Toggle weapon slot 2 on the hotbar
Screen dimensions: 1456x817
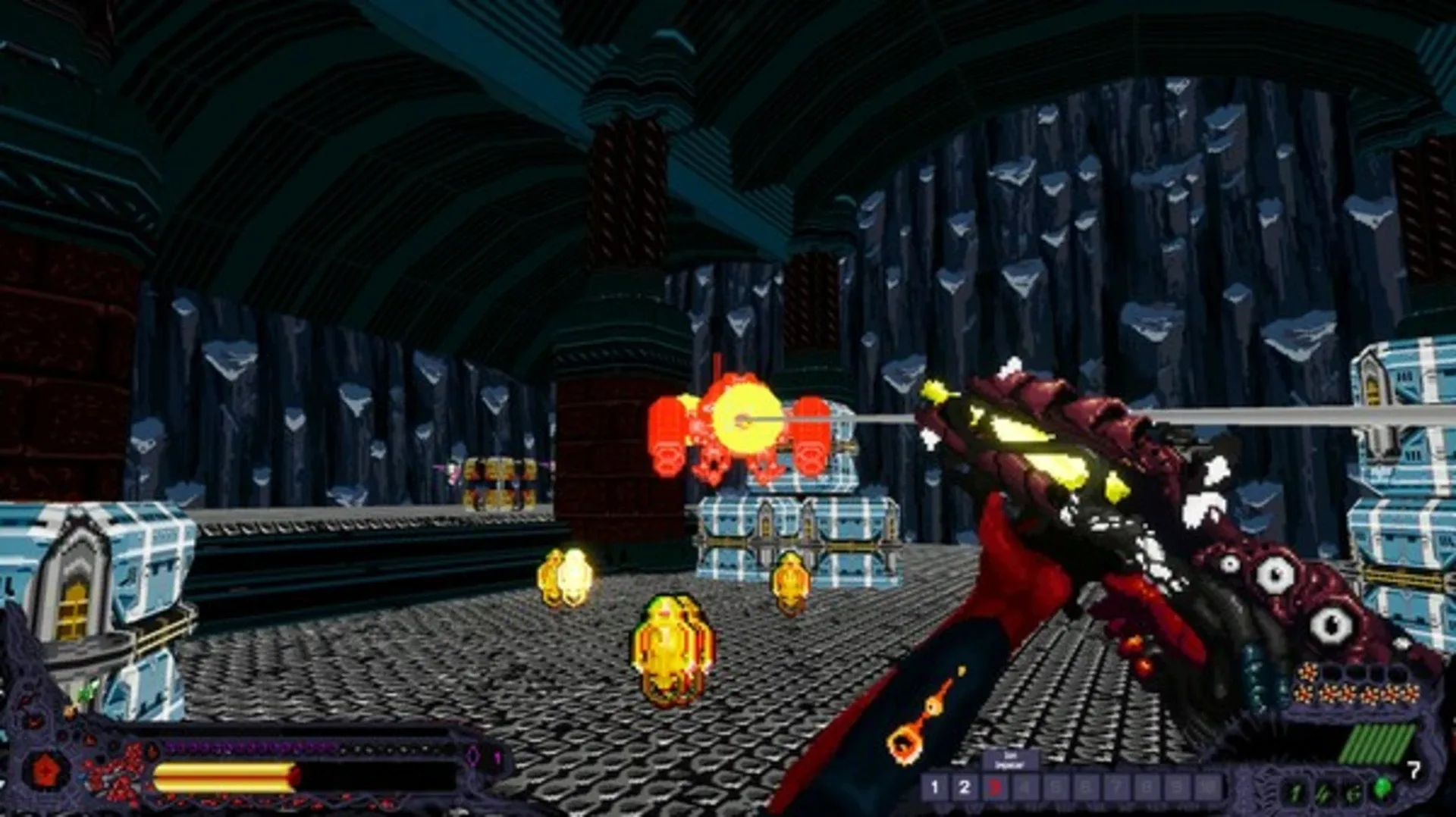(x=965, y=787)
